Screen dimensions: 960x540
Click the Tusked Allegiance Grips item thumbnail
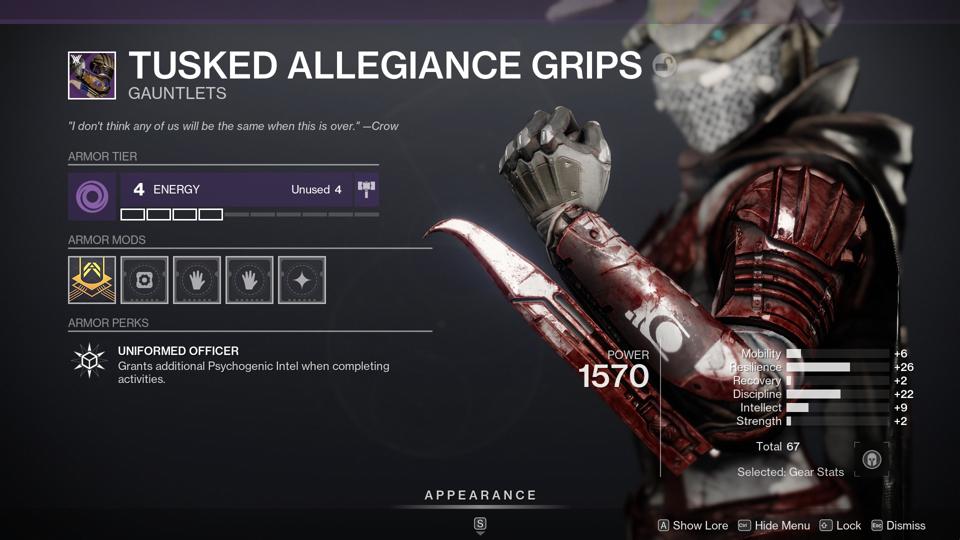(92, 76)
